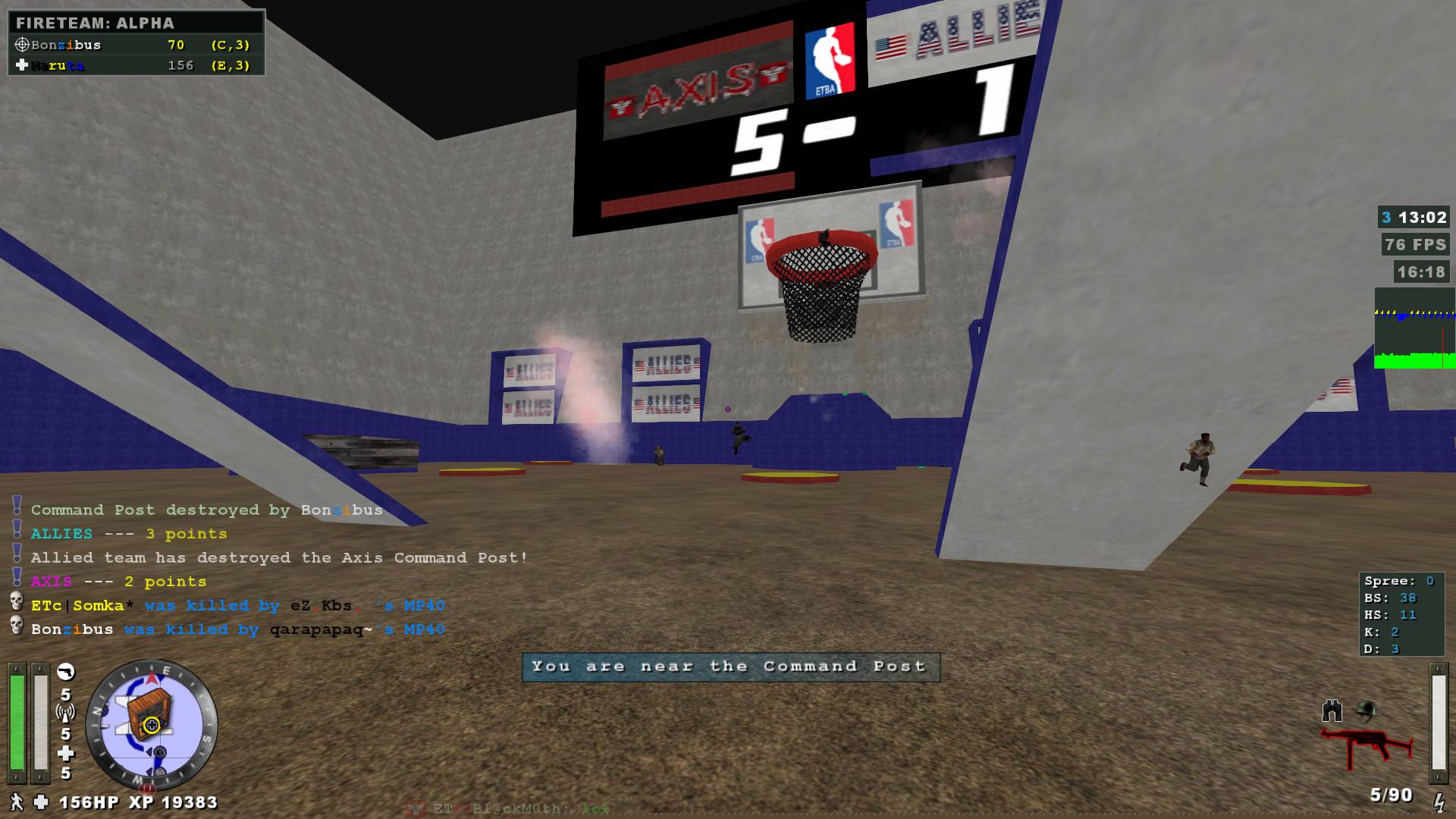Click the compass minimap
Viewport: 1456px width, 819px height.
tap(152, 724)
